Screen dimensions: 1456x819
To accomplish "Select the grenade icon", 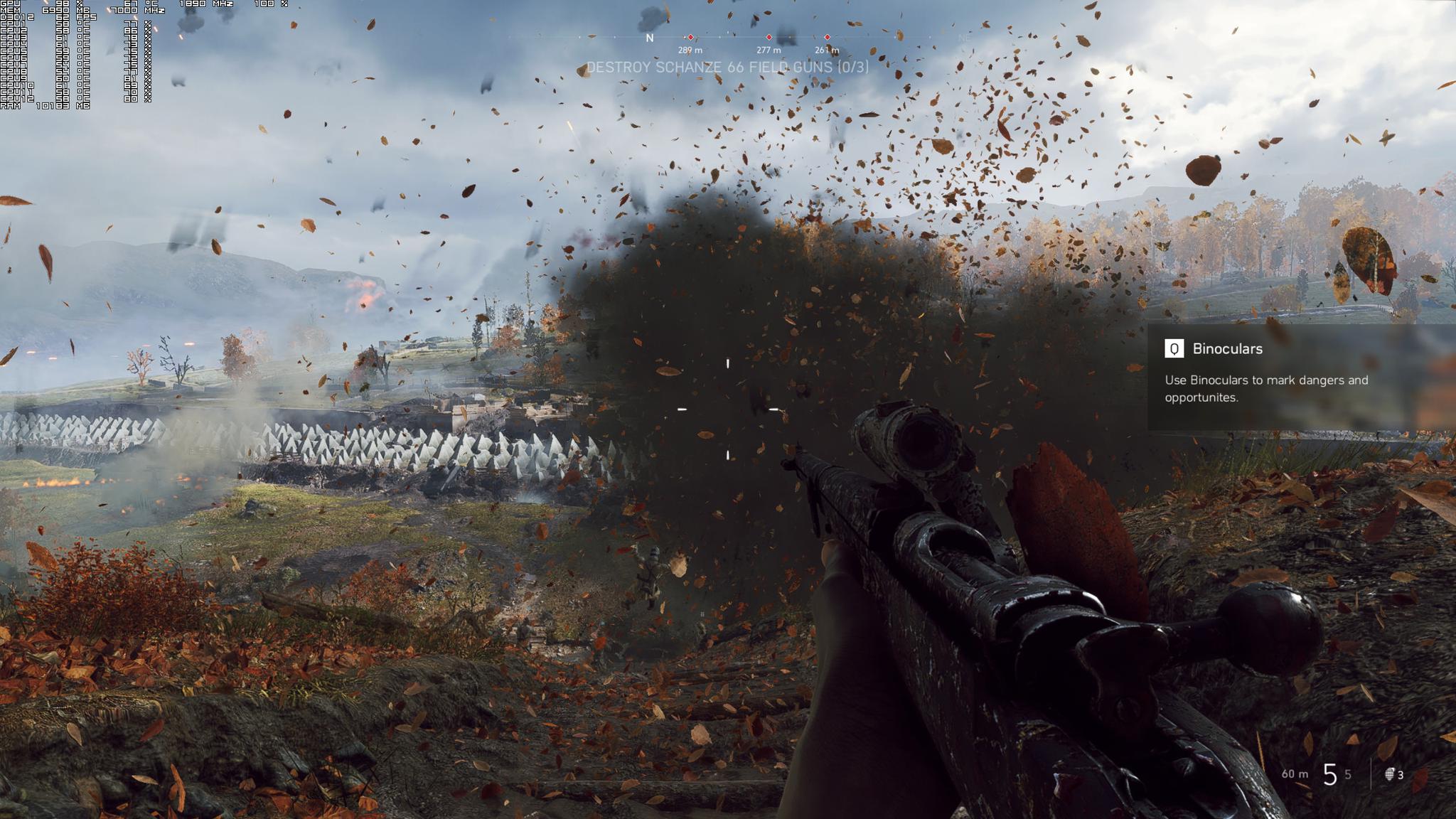I will coord(1389,774).
